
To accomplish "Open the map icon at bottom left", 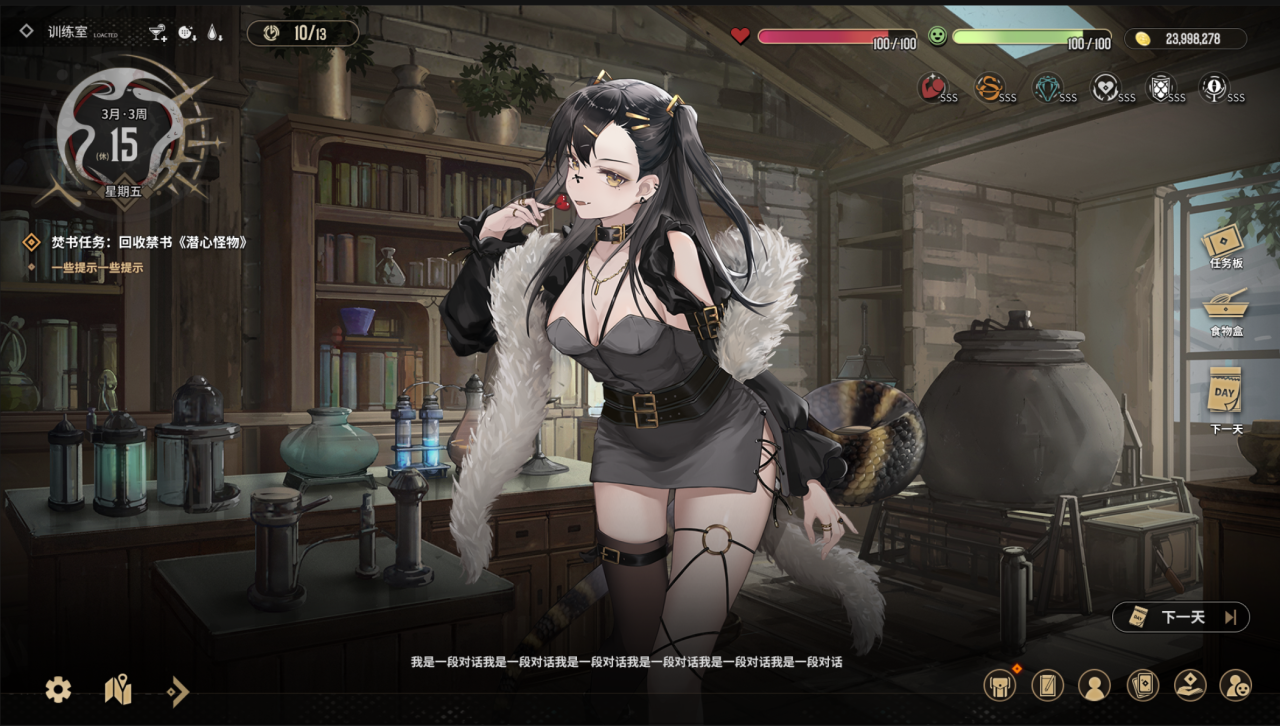I will click(x=116, y=690).
